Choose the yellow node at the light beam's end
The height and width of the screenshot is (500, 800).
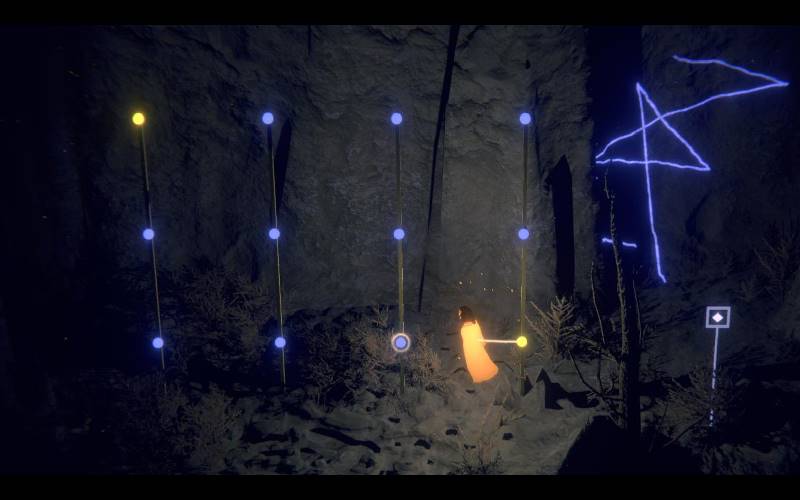coord(521,342)
